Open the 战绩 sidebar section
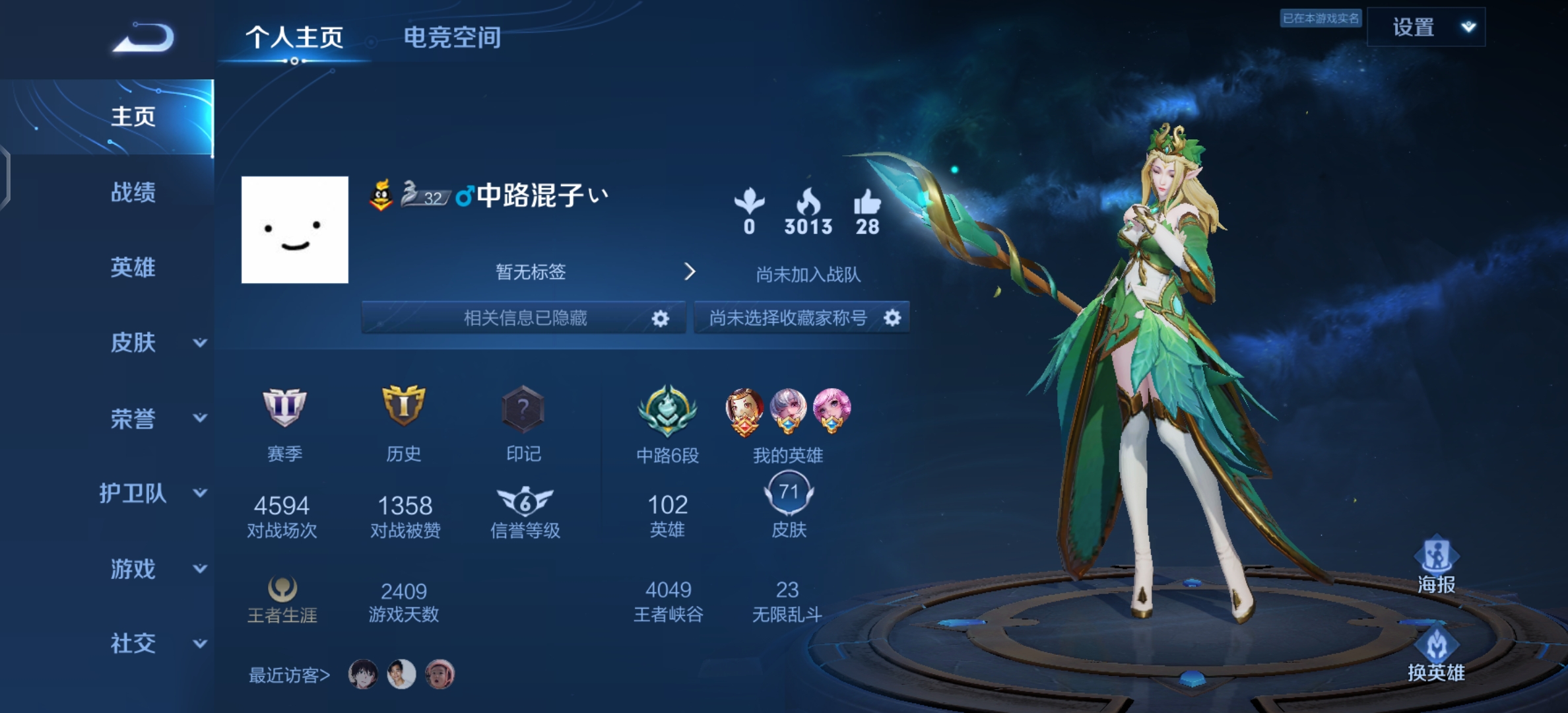This screenshot has width=1568, height=713. [x=133, y=193]
